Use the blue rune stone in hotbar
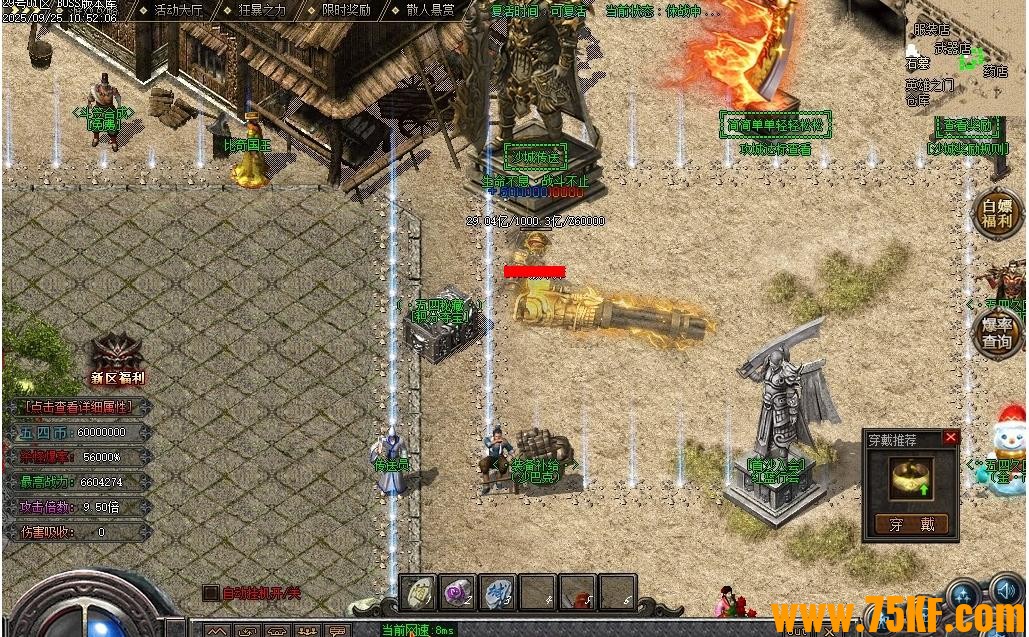This screenshot has height=637, width=1029. [x=497, y=593]
